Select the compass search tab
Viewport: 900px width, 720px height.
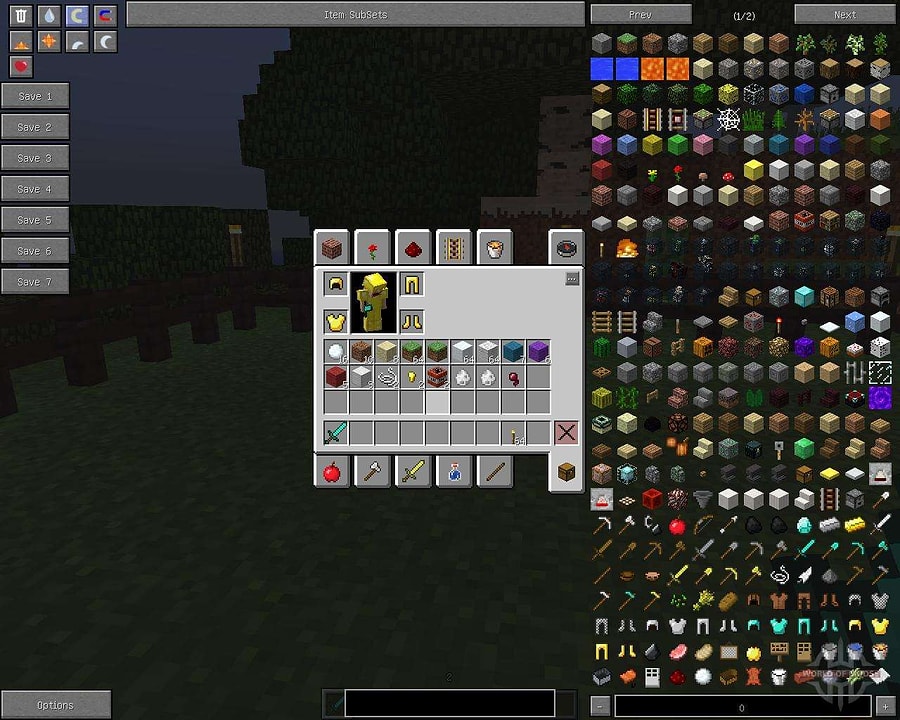[x=566, y=248]
